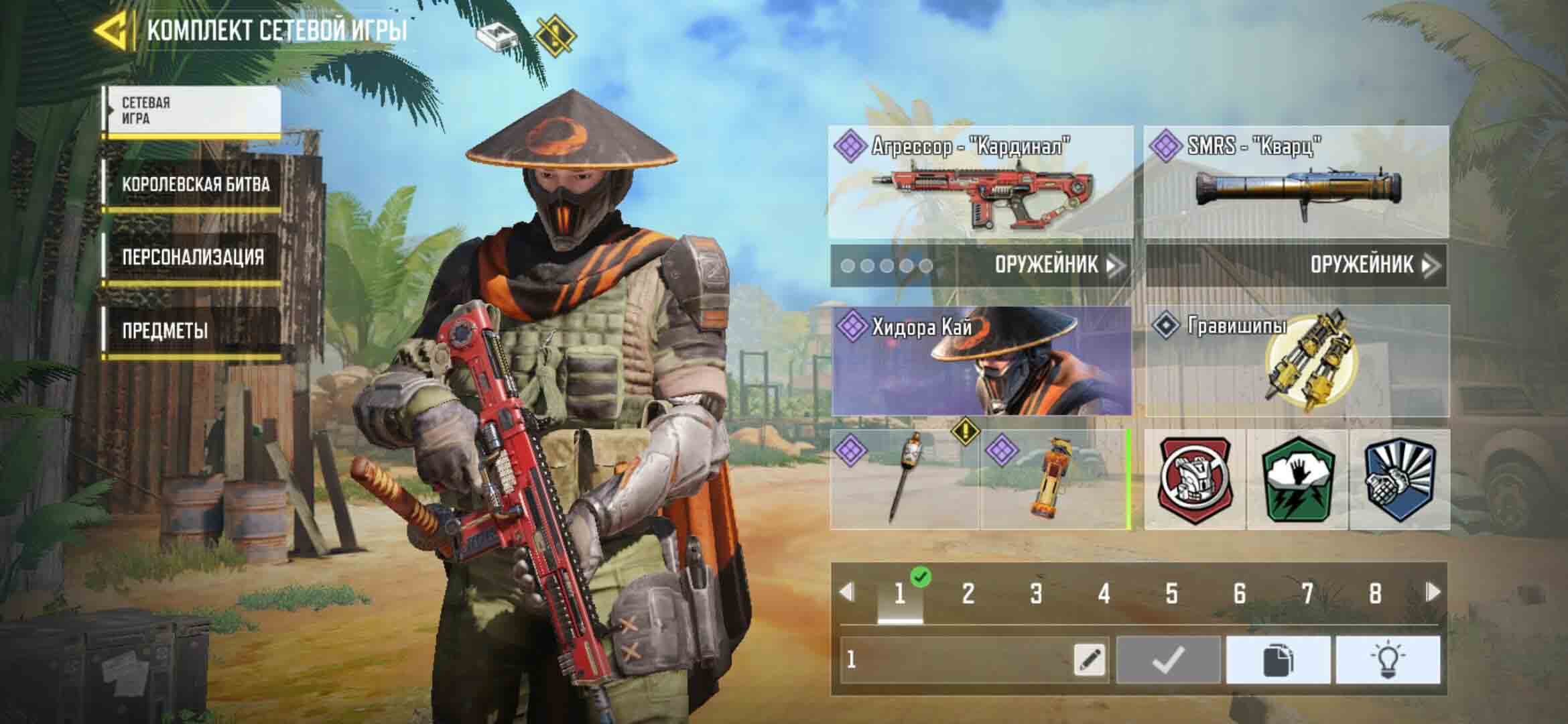Switch to the Королевская битва tab
The image size is (1568, 724).
tap(194, 185)
